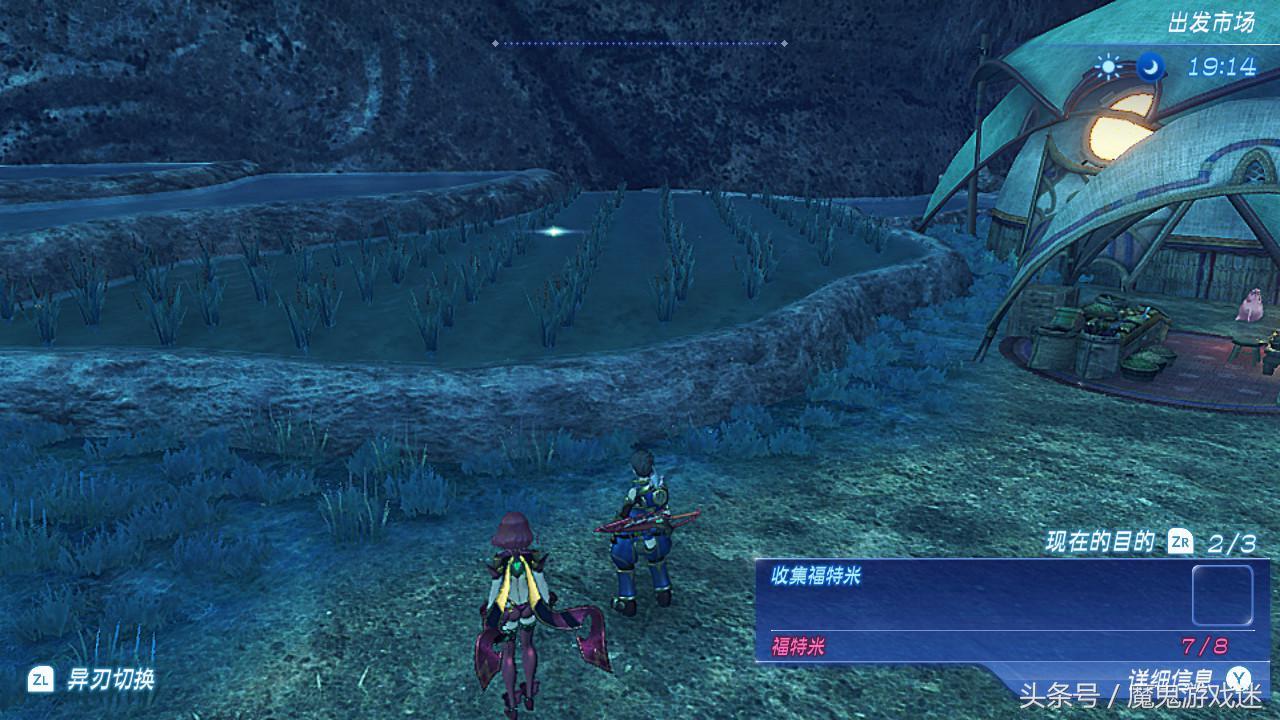1280x720 pixels.
Task: Click the 现在的目的 objective header
Action: pyautogui.click(x=1100, y=543)
